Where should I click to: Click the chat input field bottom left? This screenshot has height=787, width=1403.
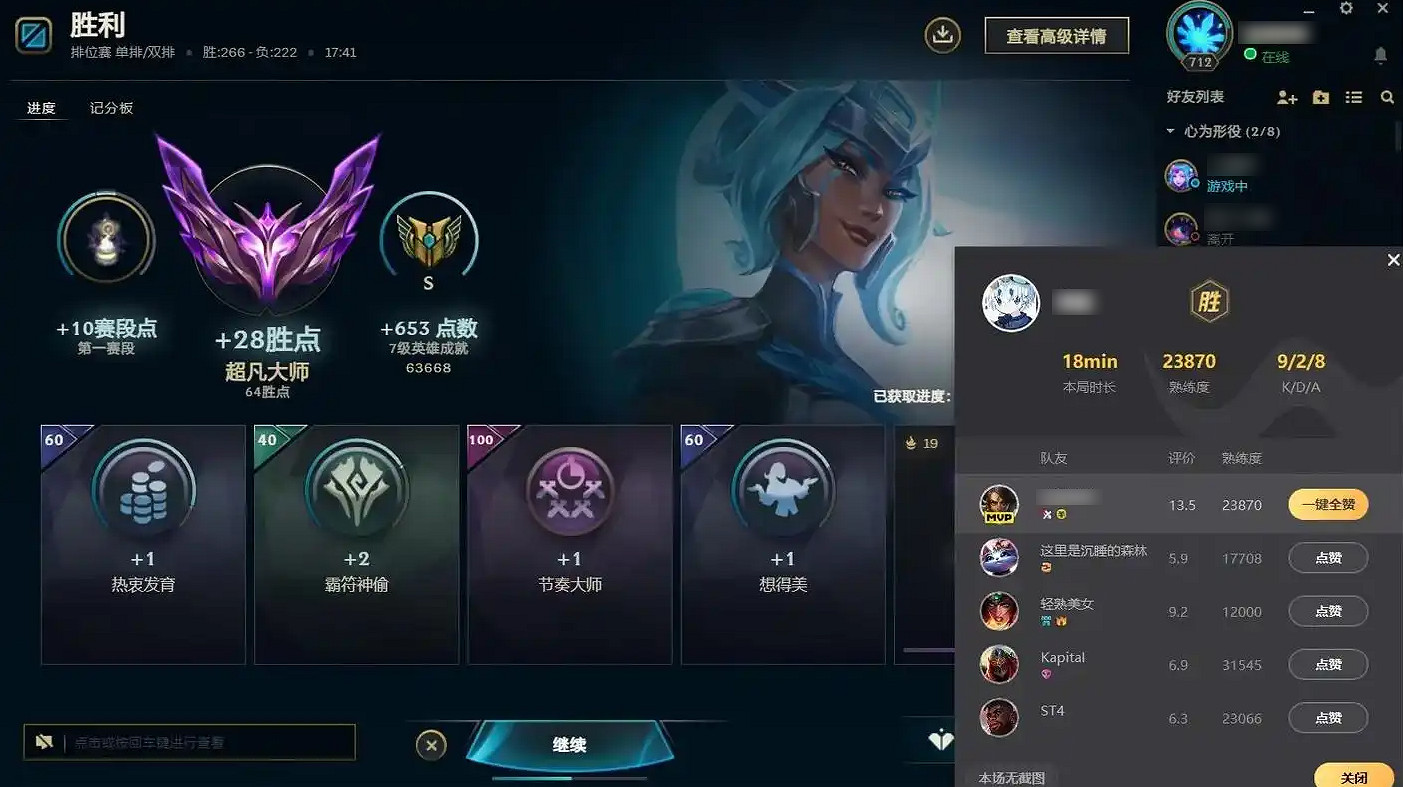(x=190, y=742)
